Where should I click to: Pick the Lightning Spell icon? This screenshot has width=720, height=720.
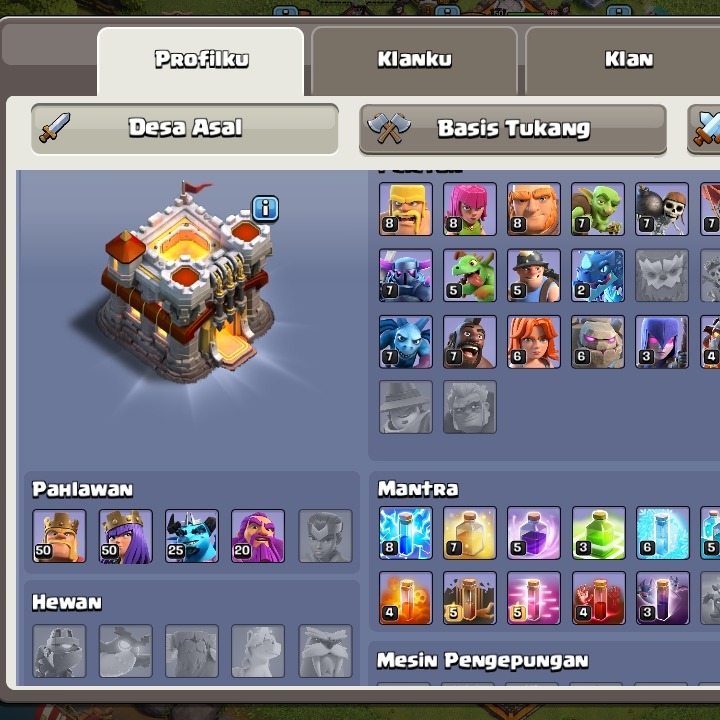coord(406,533)
